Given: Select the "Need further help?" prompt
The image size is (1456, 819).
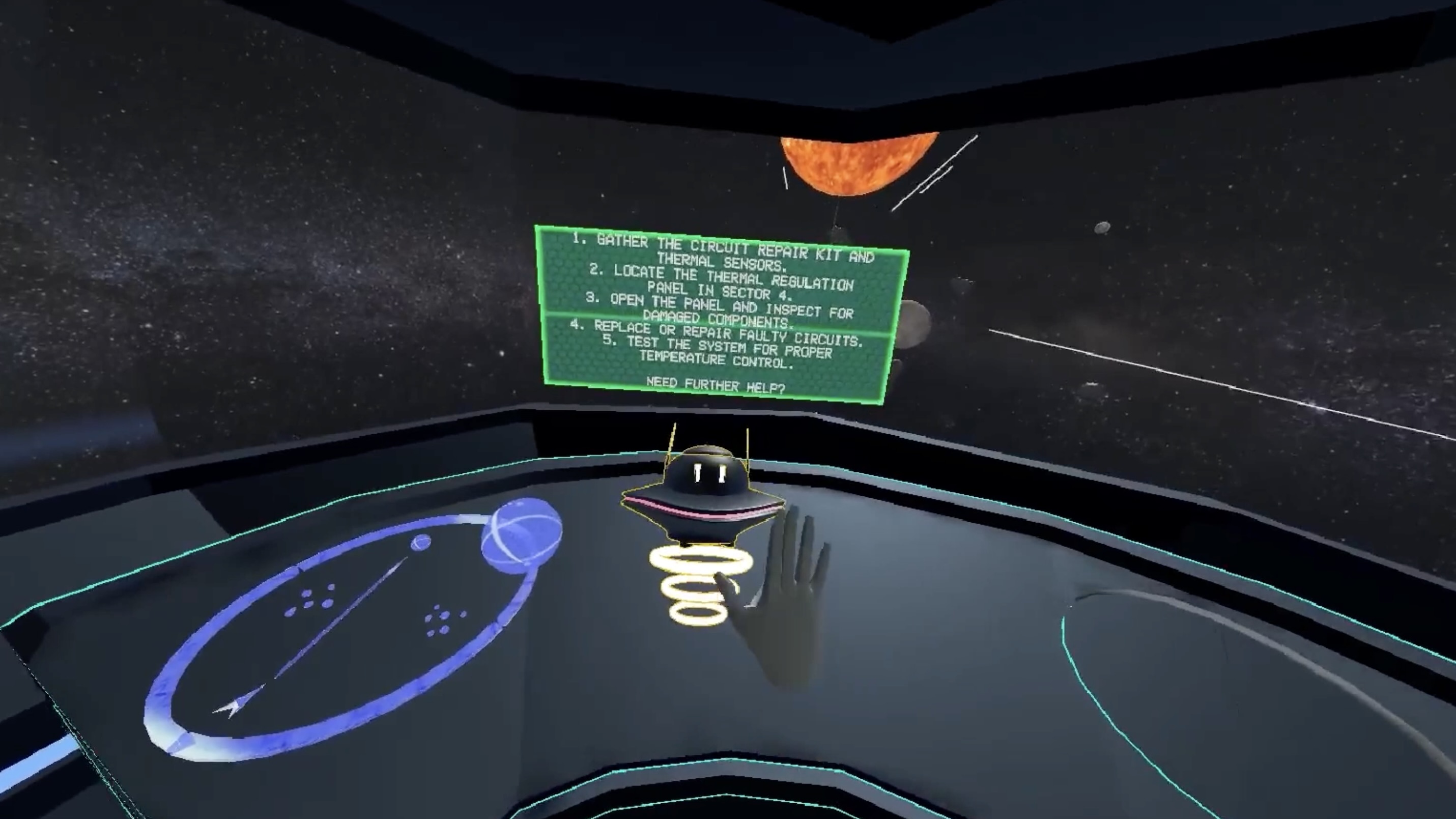Looking at the screenshot, I should [x=715, y=386].
